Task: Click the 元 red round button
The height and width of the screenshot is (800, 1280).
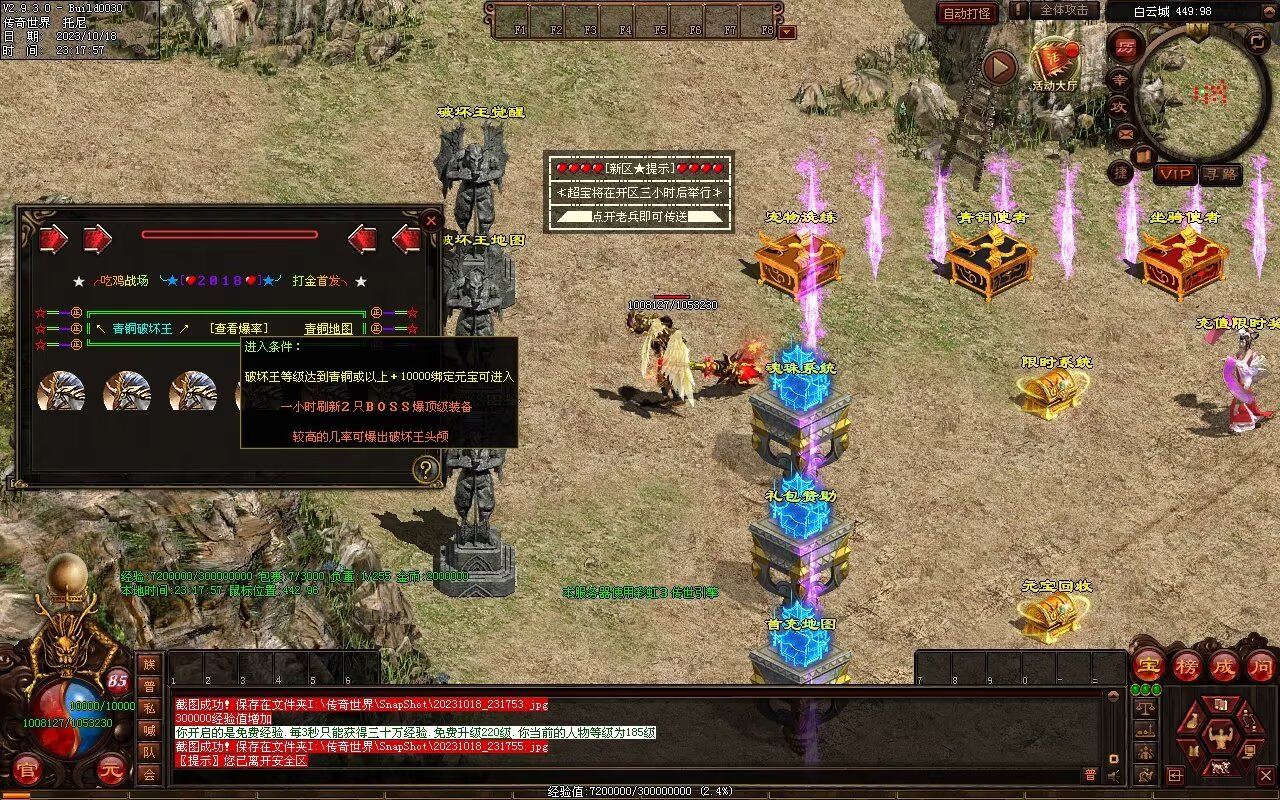Action: (x=110, y=770)
